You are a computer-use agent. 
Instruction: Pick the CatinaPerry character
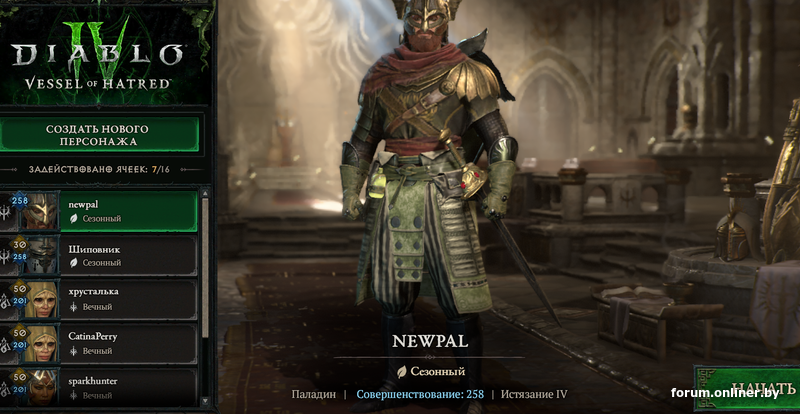click(x=110, y=343)
